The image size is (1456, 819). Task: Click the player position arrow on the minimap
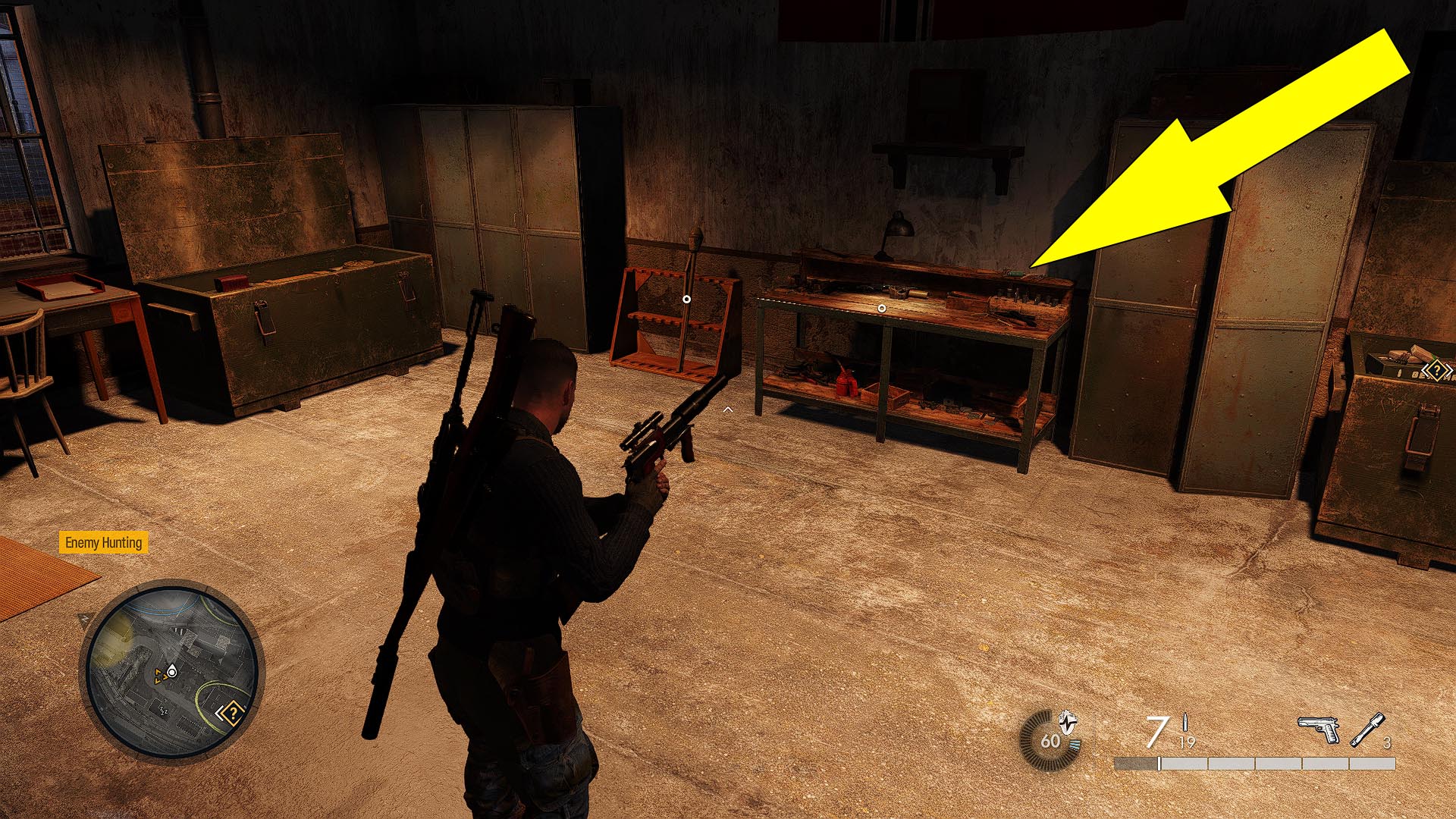[x=171, y=671]
